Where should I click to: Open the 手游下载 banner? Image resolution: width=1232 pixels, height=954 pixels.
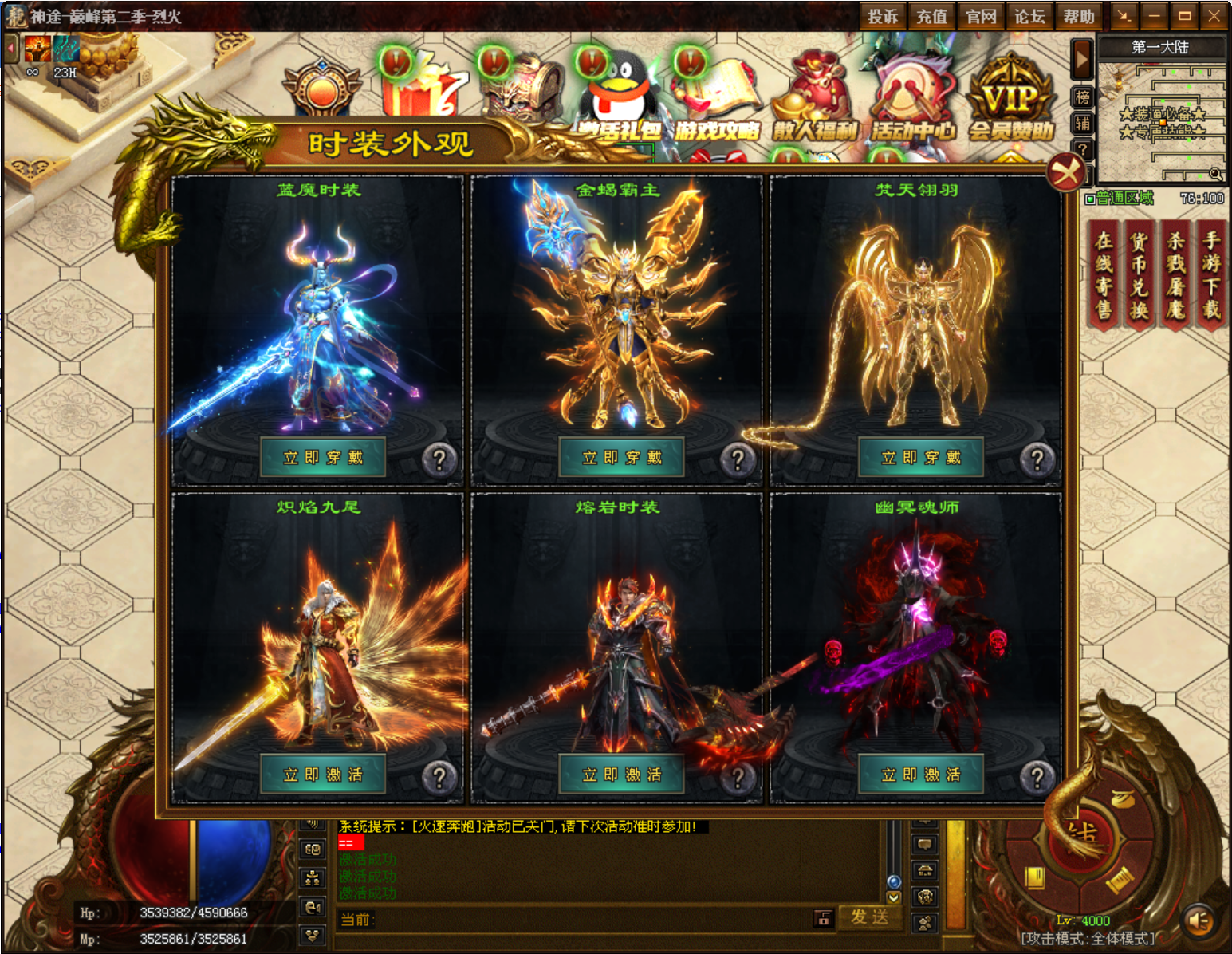(1211, 275)
